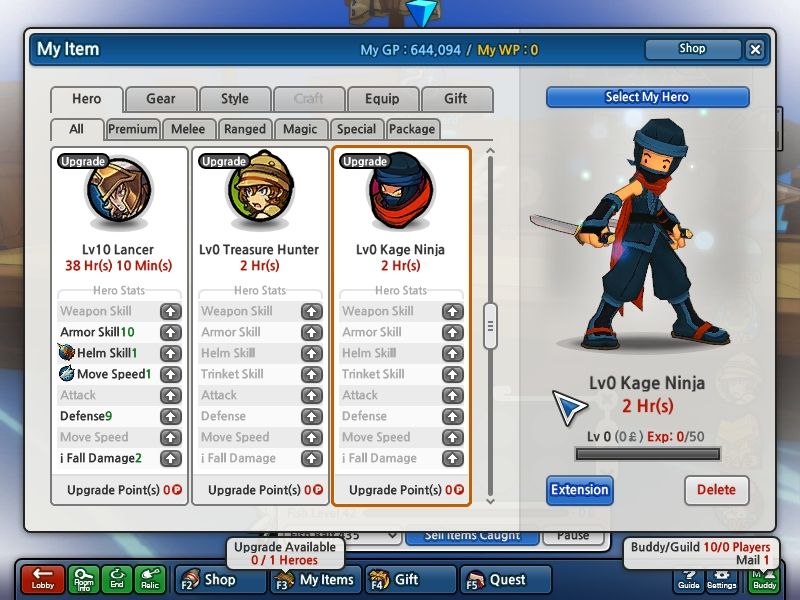Open the Equip tab
The image size is (800, 600).
(382, 99)
